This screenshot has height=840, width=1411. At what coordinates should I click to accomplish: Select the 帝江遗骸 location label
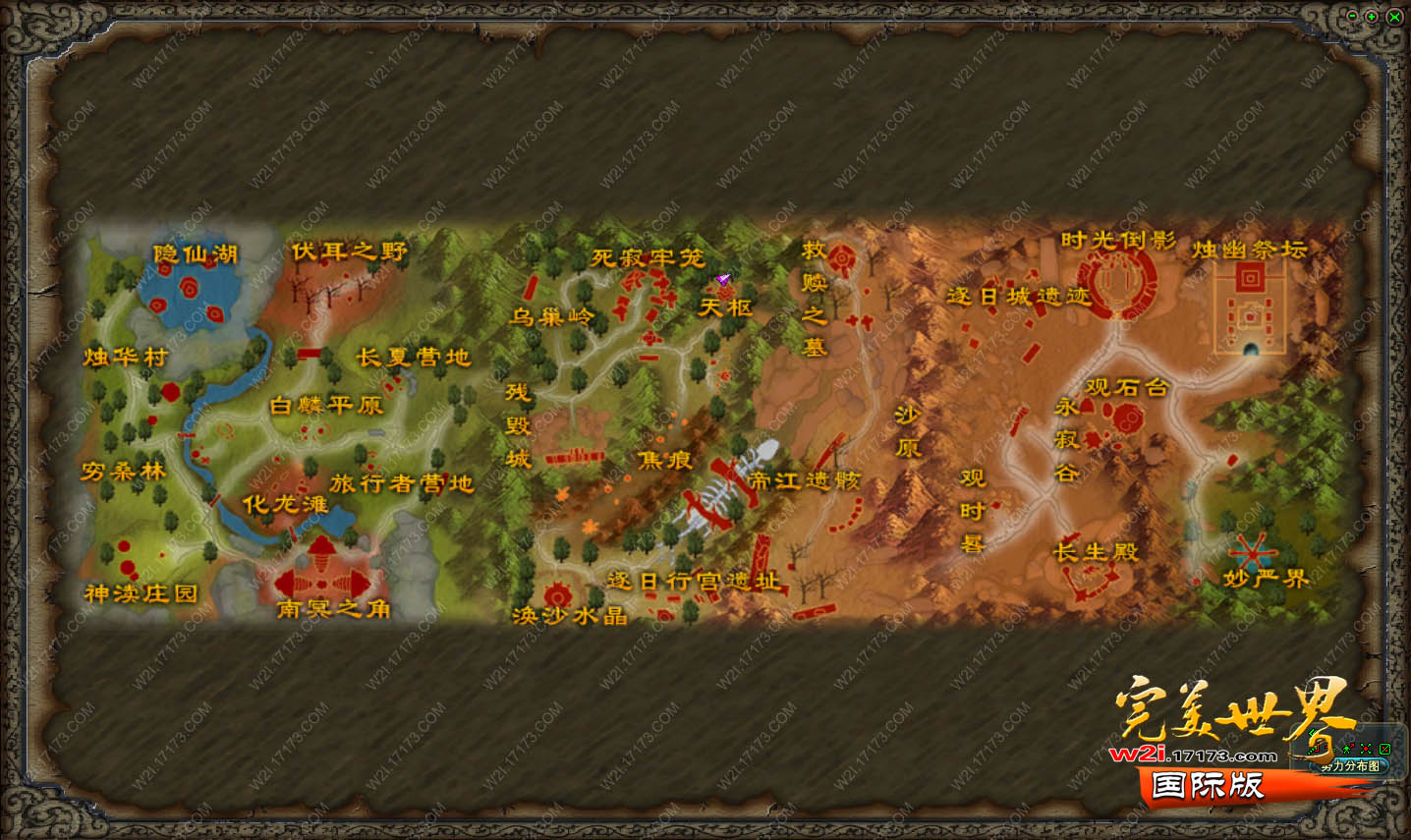(804, 480)
